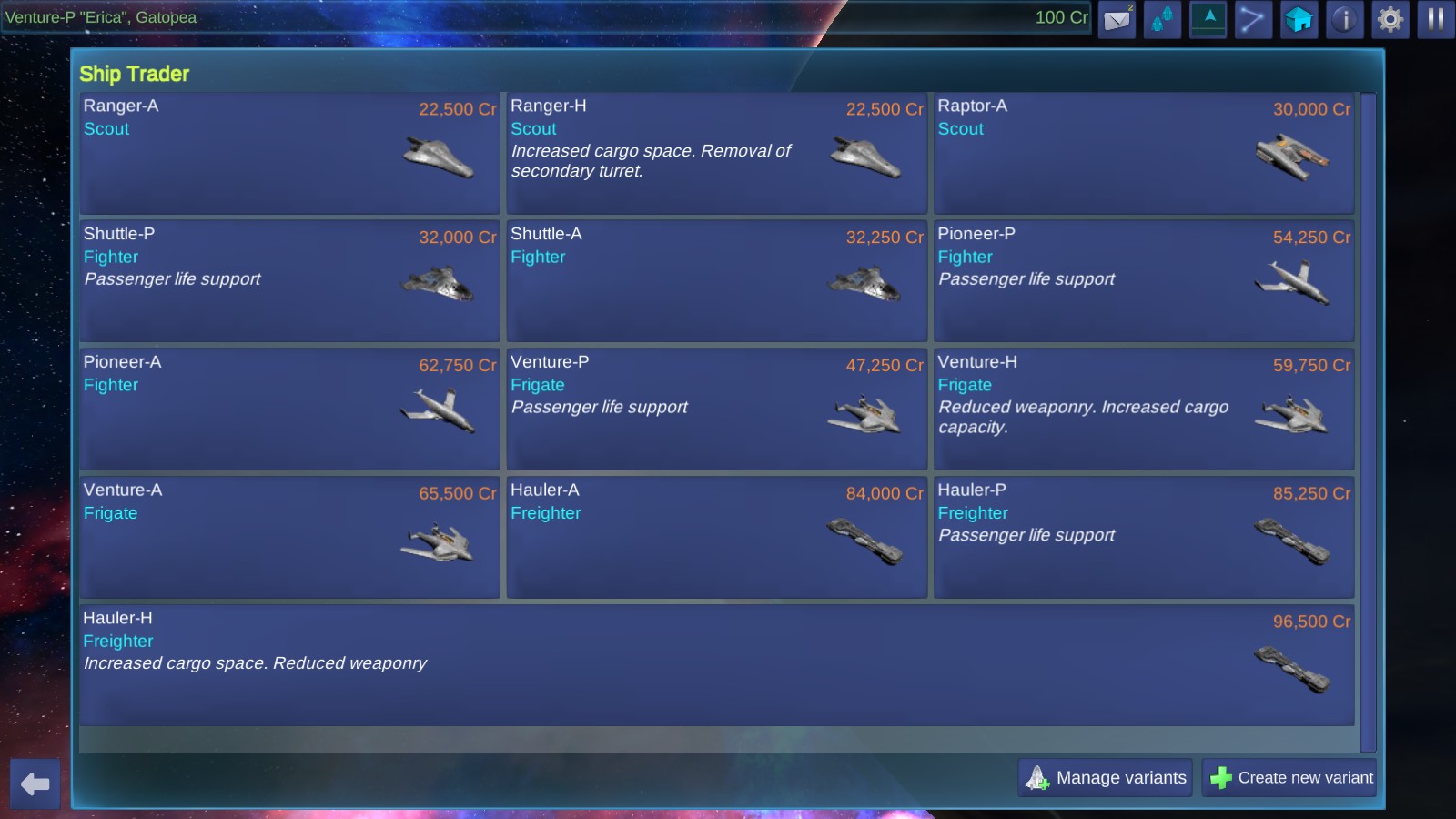The width and height of the screenshot is (1456, 819).
Task: Open settings with the gear icon
Action: [x=1390, y=19]
